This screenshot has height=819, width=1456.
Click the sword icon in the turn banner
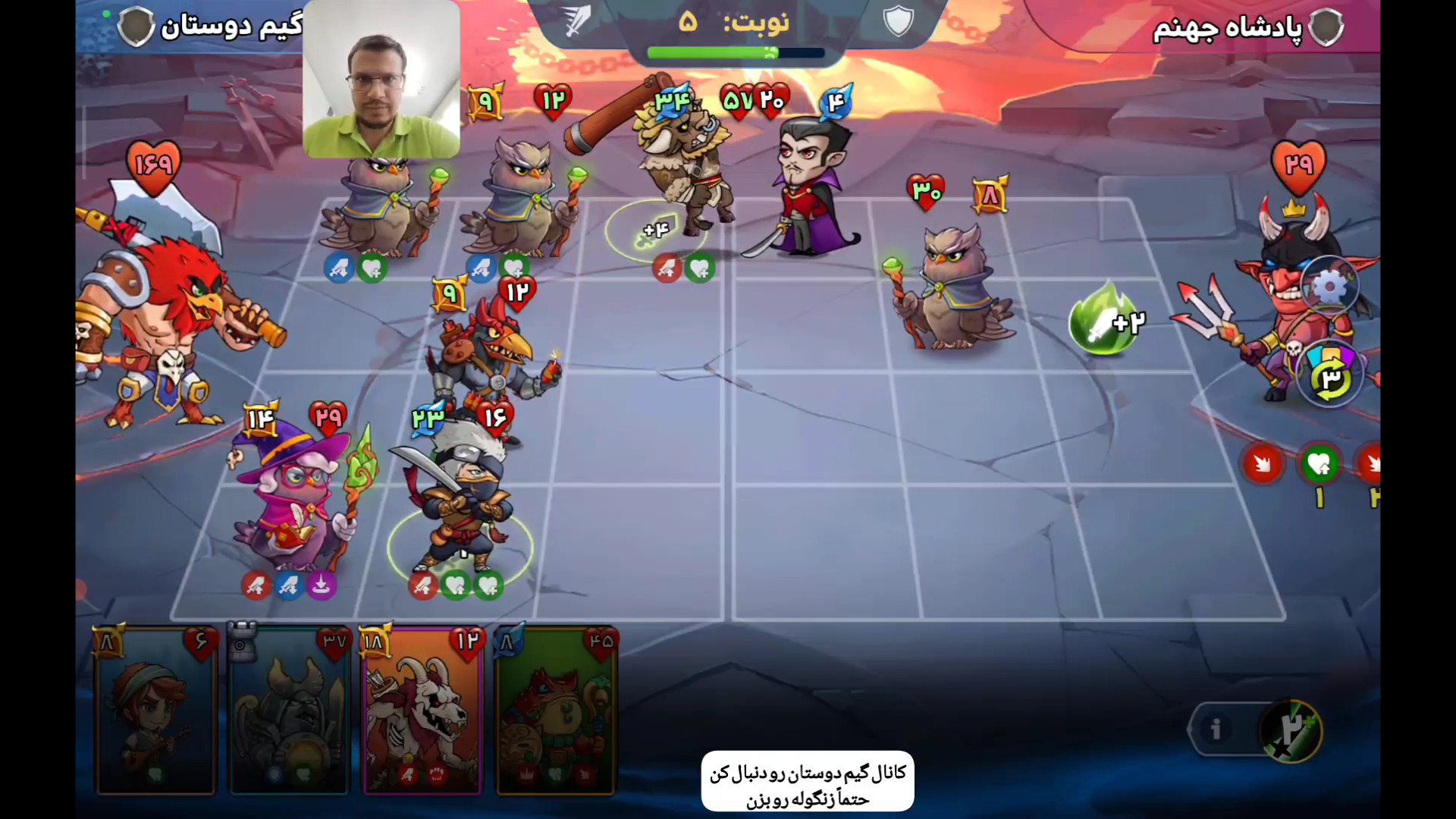(578, 21)
